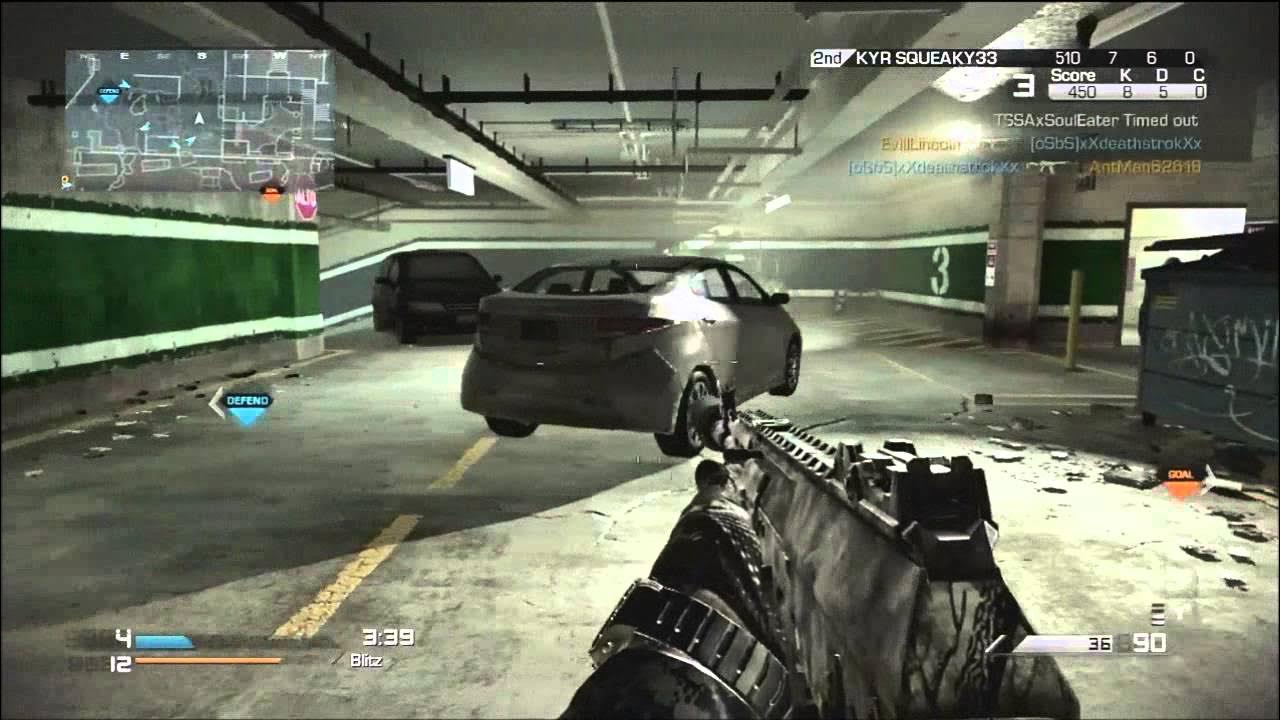Select the blue DEFEND objective marker
The image size is (1280, 720).
pyautogui.click(x=247, y=403)
